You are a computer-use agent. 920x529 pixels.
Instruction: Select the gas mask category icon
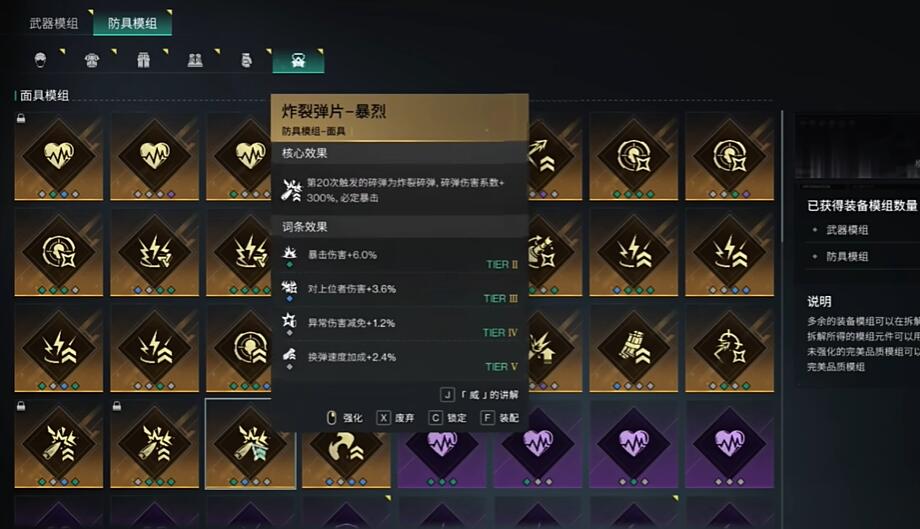pyautogui.click(x=298, y=60)
